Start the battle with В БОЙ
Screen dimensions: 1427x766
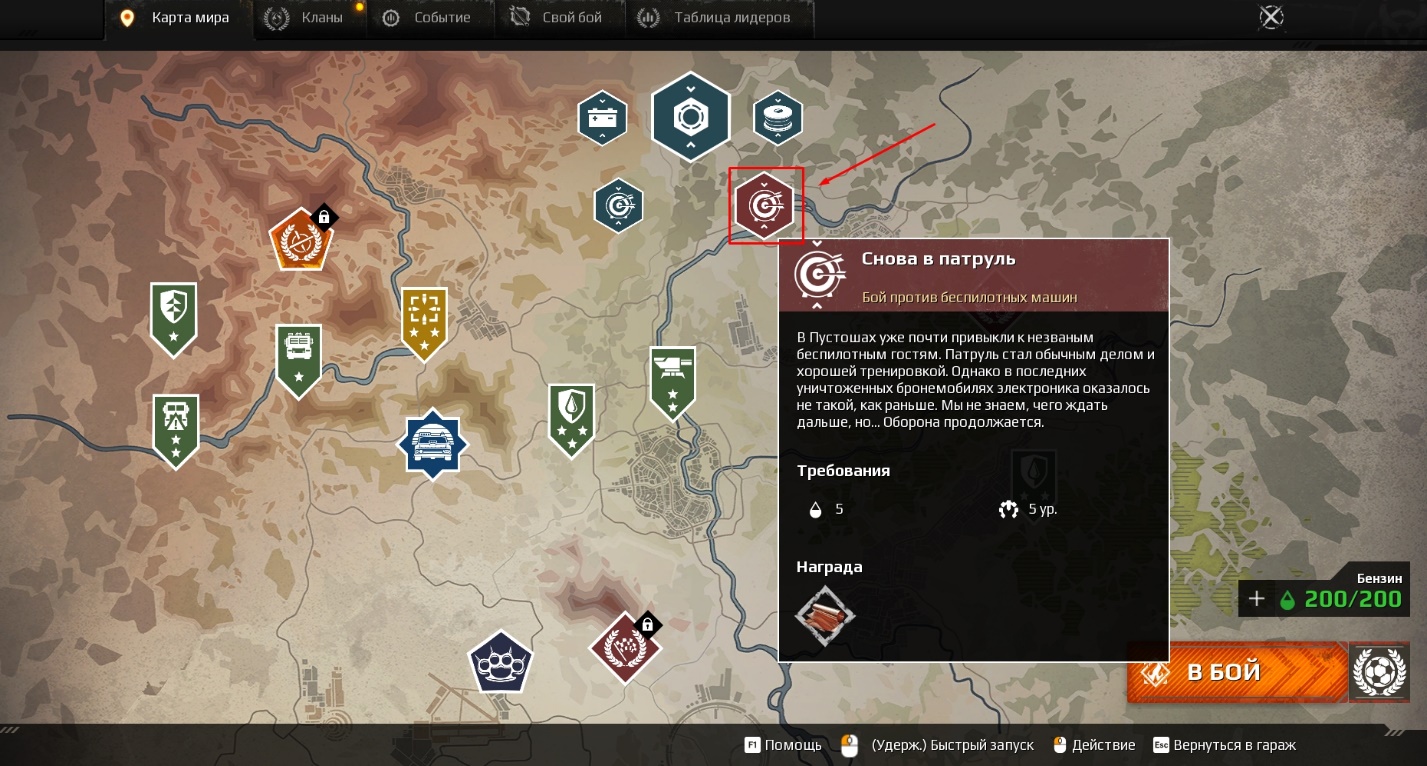[x=1236, y=672]
